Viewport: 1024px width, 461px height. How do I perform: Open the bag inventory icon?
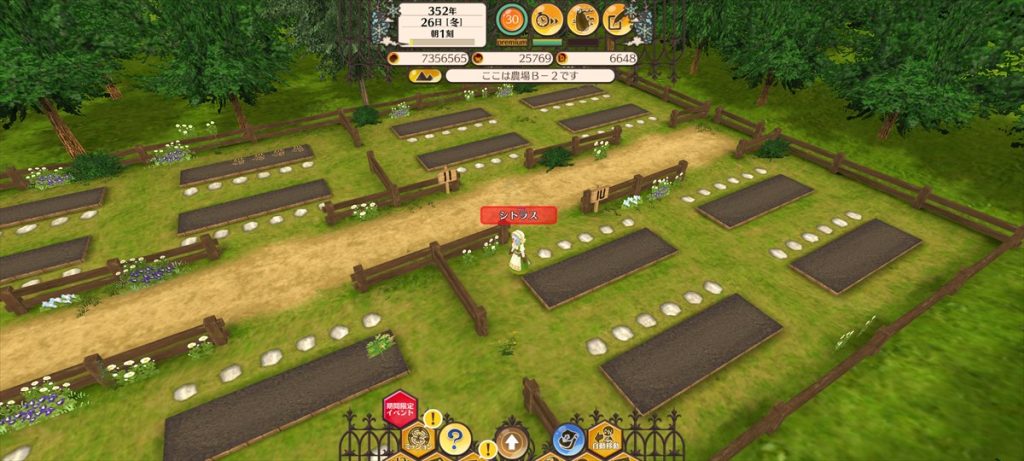[582, 18]
